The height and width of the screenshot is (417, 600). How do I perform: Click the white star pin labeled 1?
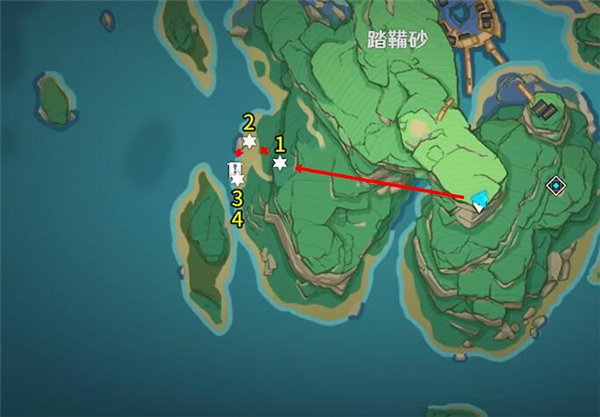[x=280, y=163]
